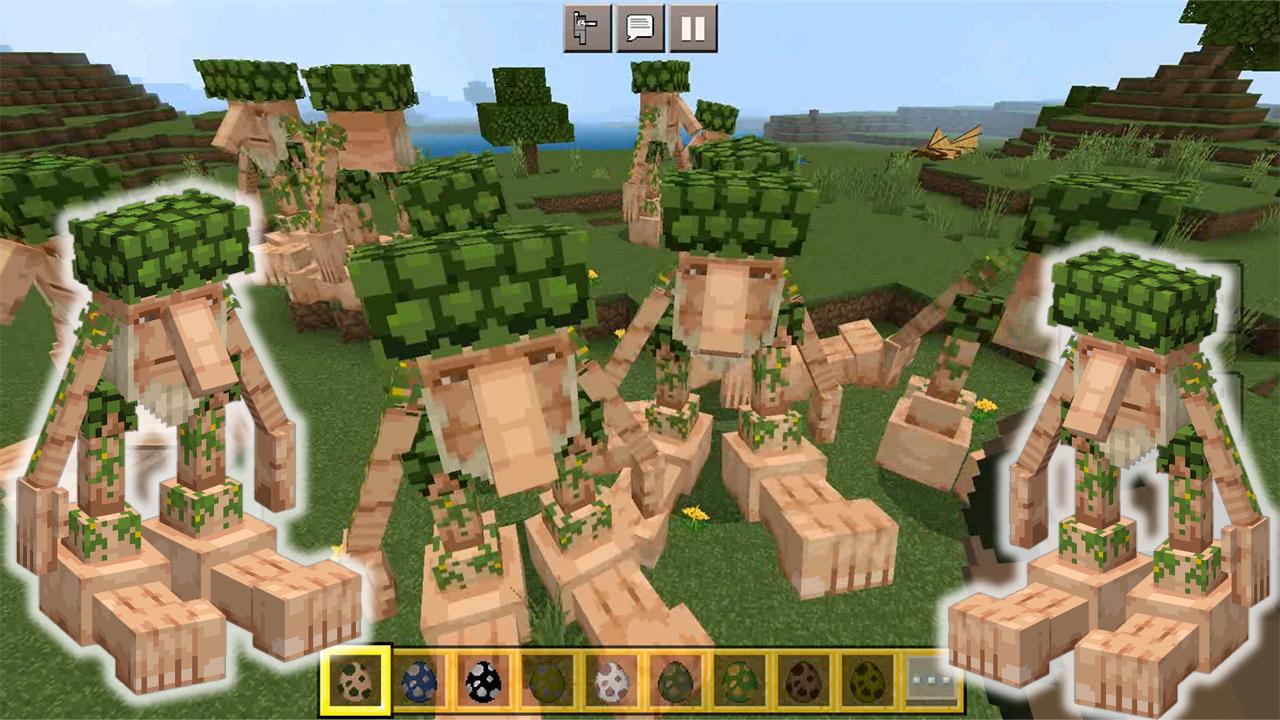Select the tan spawn egg with green spots

point(355,680)
